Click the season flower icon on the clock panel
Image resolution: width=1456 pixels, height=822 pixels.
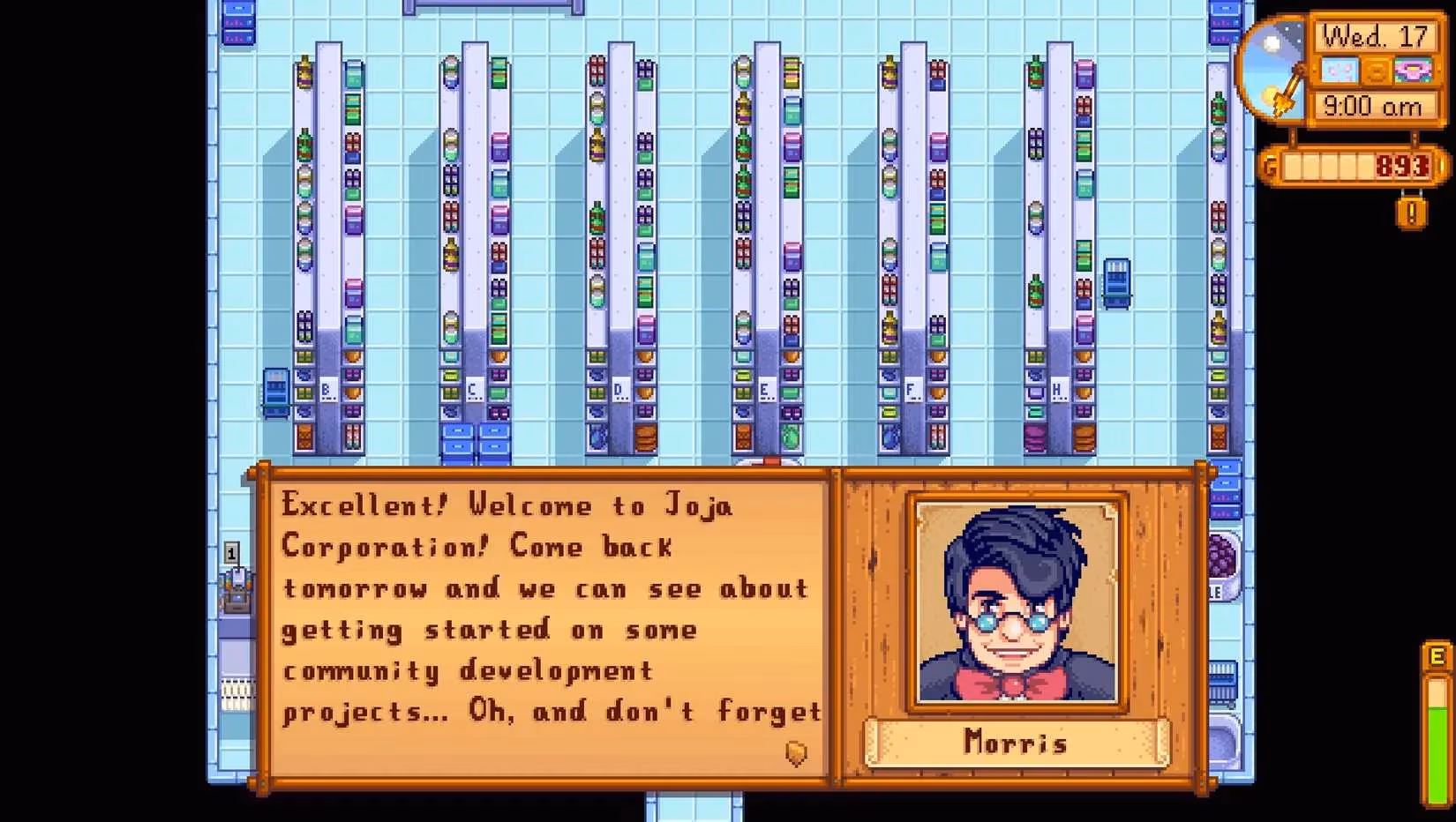[x=1415, y=68]
